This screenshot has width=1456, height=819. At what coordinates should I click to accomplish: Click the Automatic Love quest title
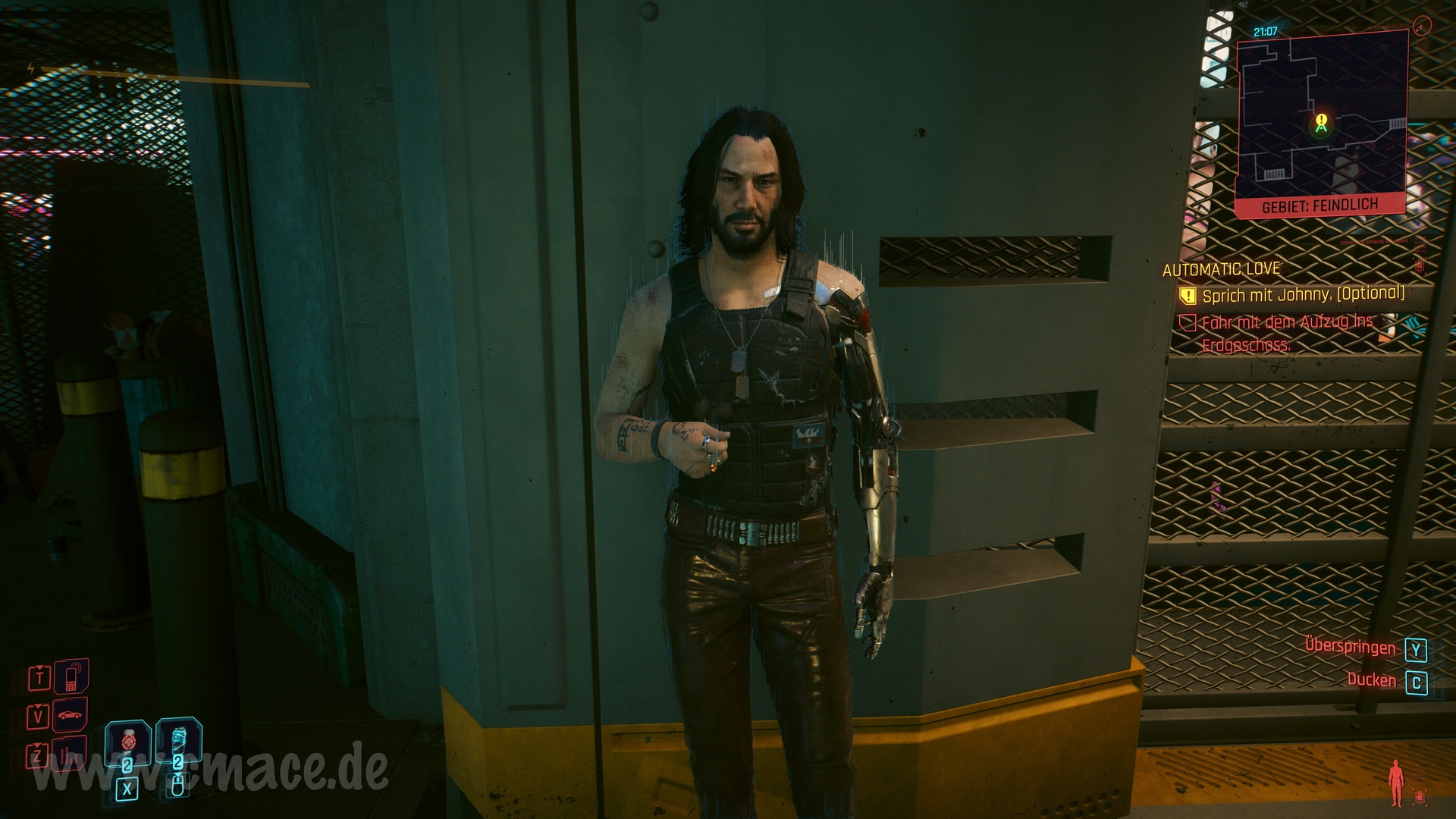[x=1221, y=268]
